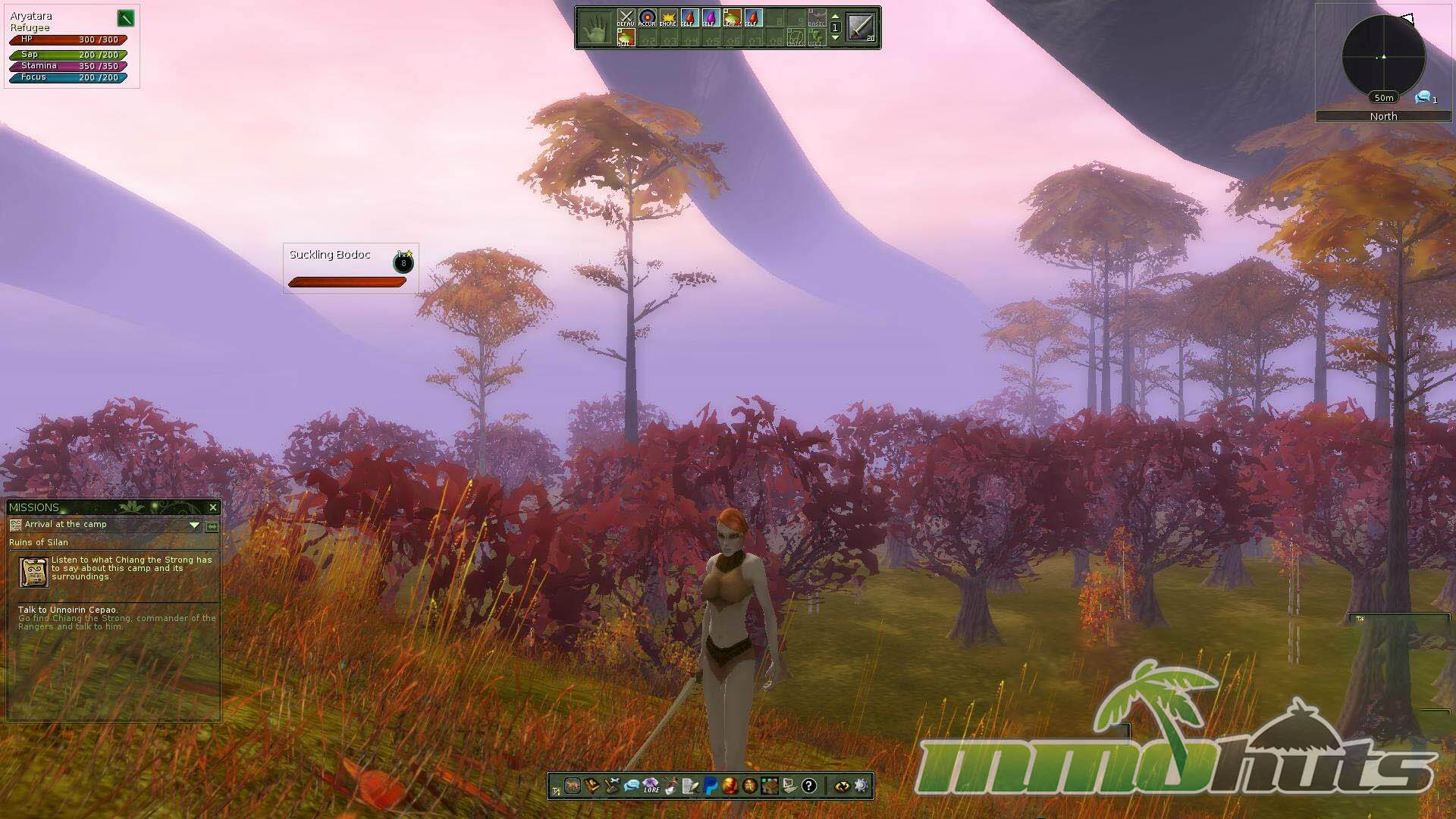
Task: Expand the Arrival at the camp dropdown
Action: [x=194, y=525]
